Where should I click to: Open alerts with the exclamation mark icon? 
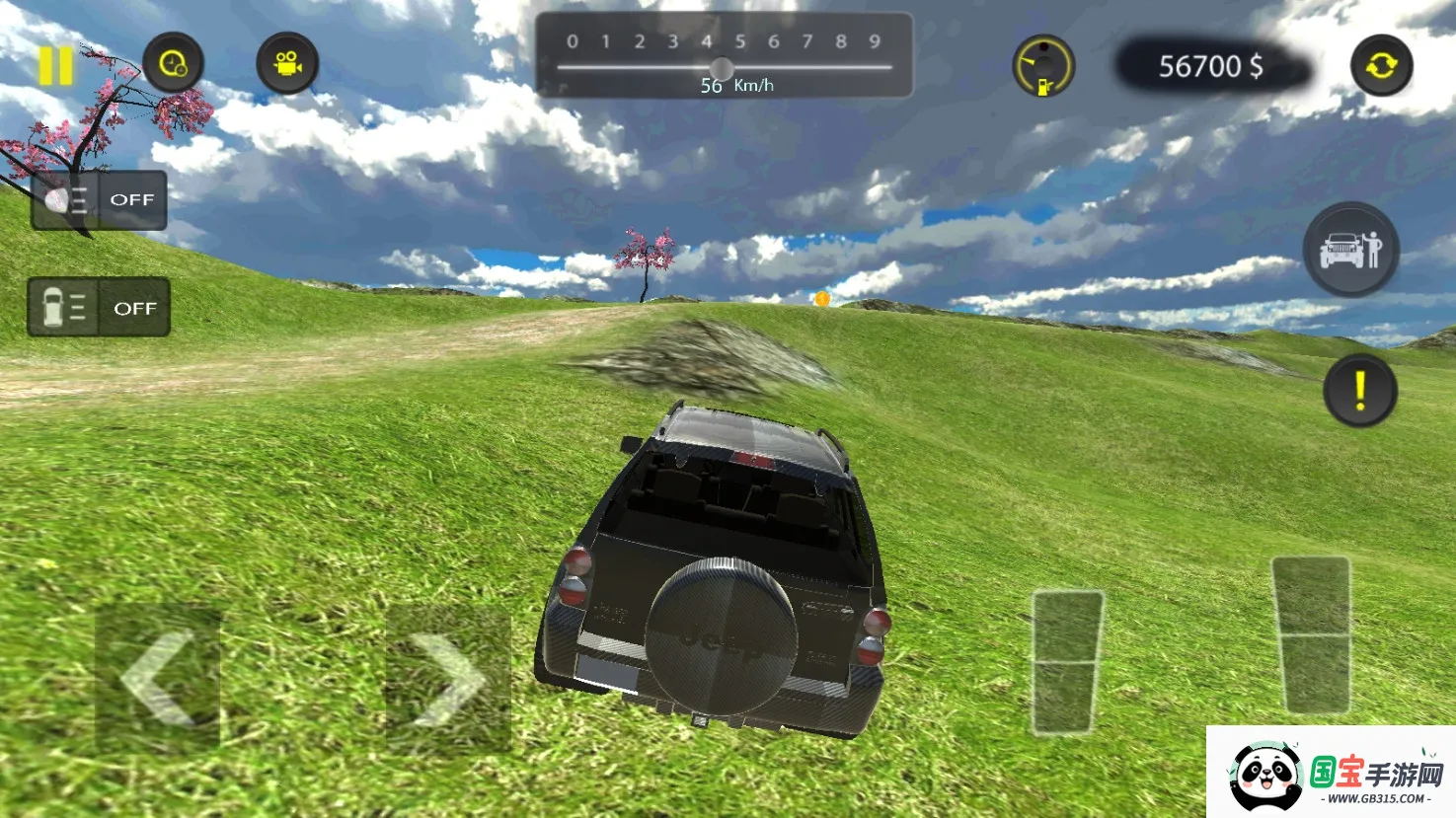pyautogui.click(x=1362, y=391)
